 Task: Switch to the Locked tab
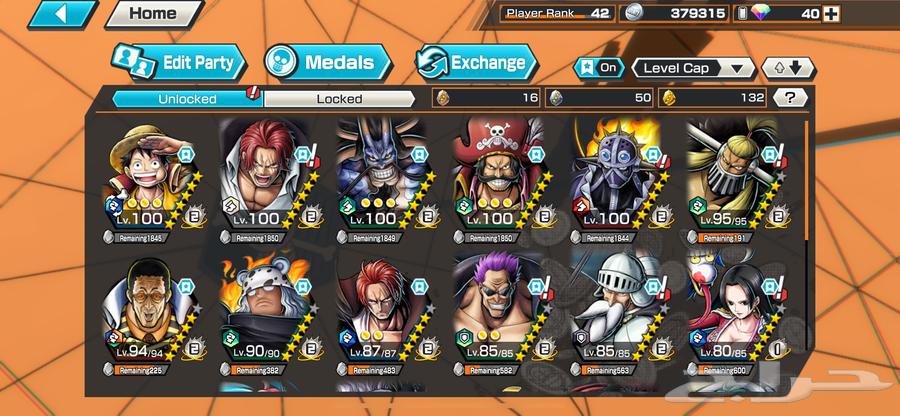[x=339, y=99]
